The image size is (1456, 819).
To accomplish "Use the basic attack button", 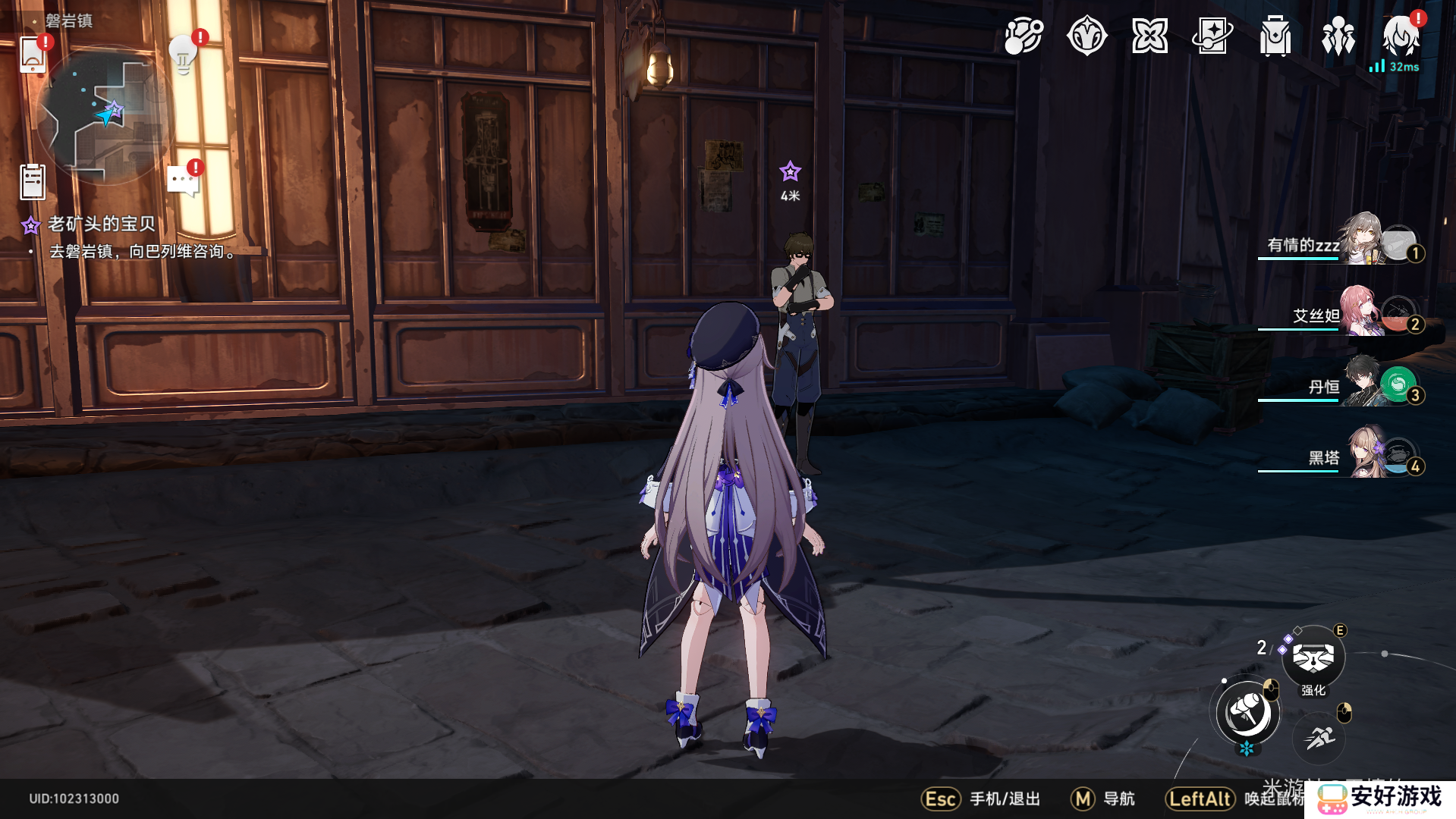I will [1247, 713].
